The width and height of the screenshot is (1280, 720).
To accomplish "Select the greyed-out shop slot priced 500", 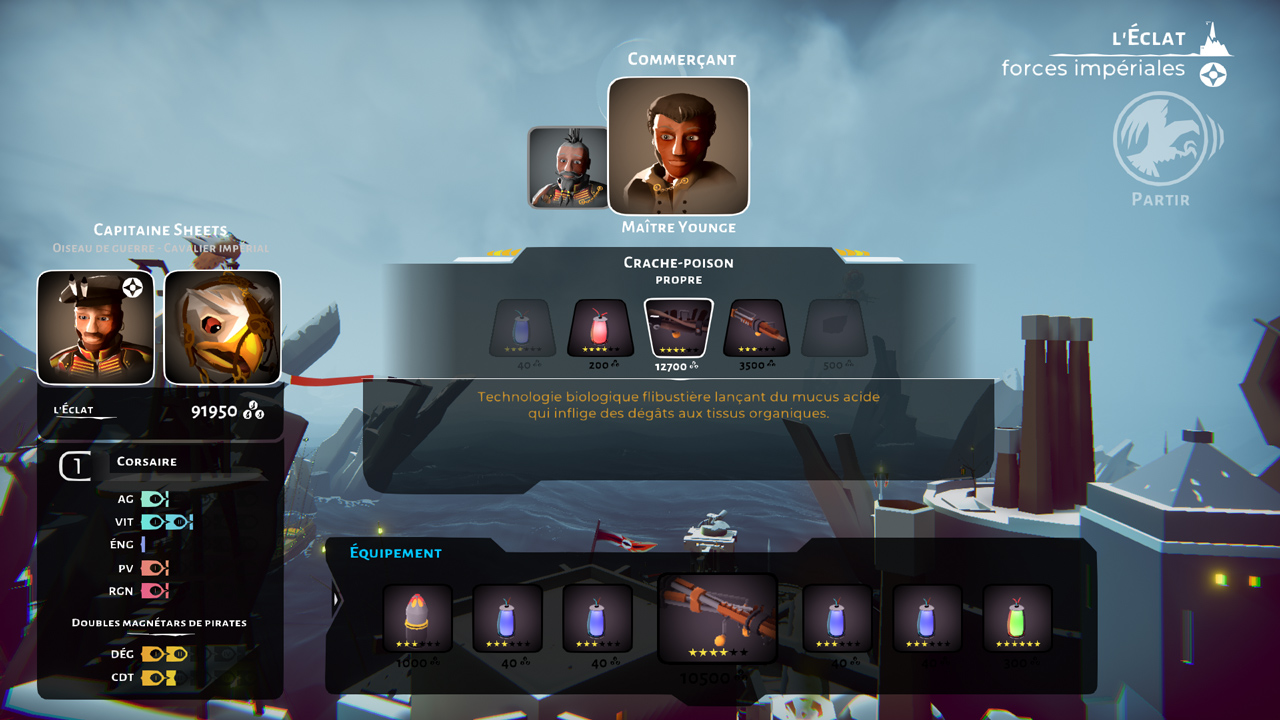I will (834, 328).
